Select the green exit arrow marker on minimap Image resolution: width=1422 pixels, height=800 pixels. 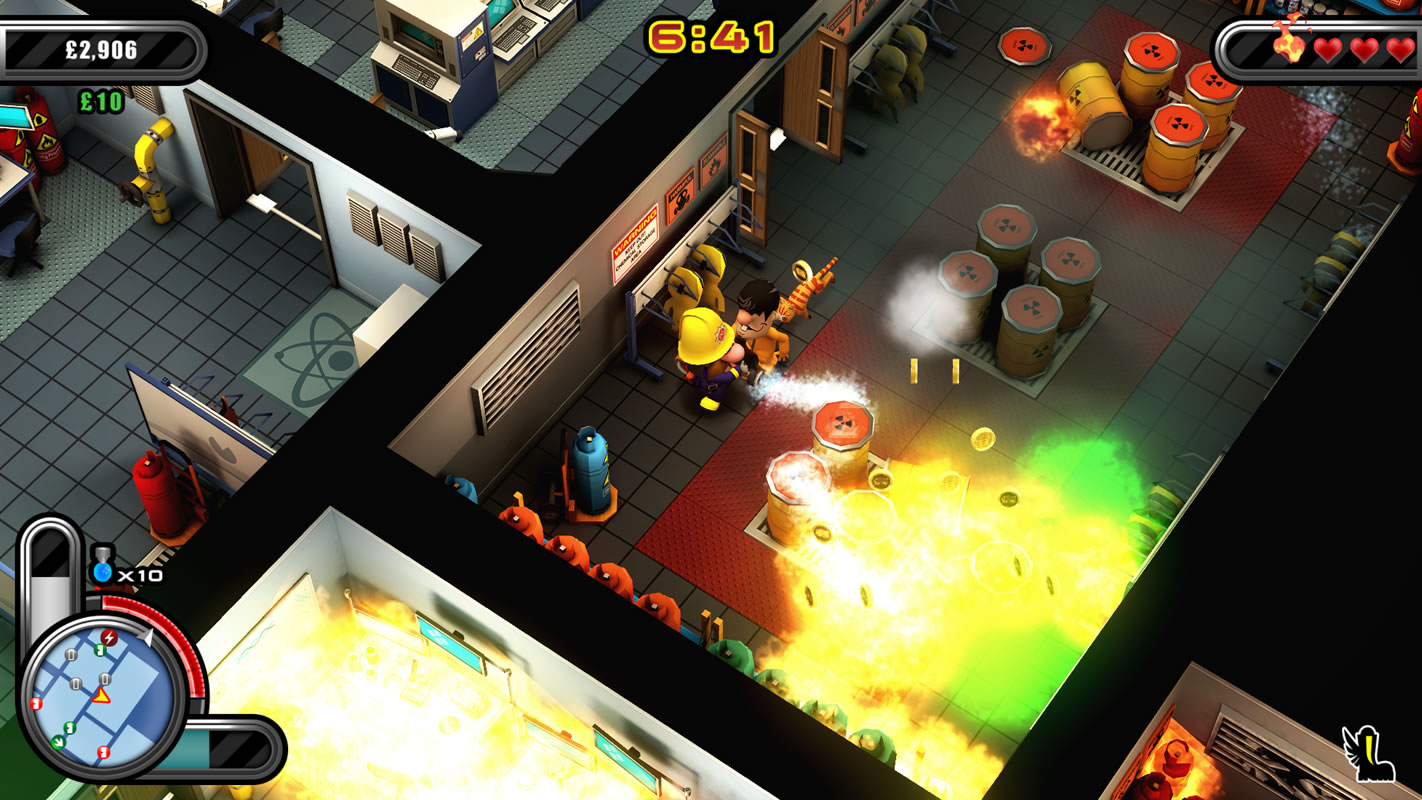click(59, 742)
